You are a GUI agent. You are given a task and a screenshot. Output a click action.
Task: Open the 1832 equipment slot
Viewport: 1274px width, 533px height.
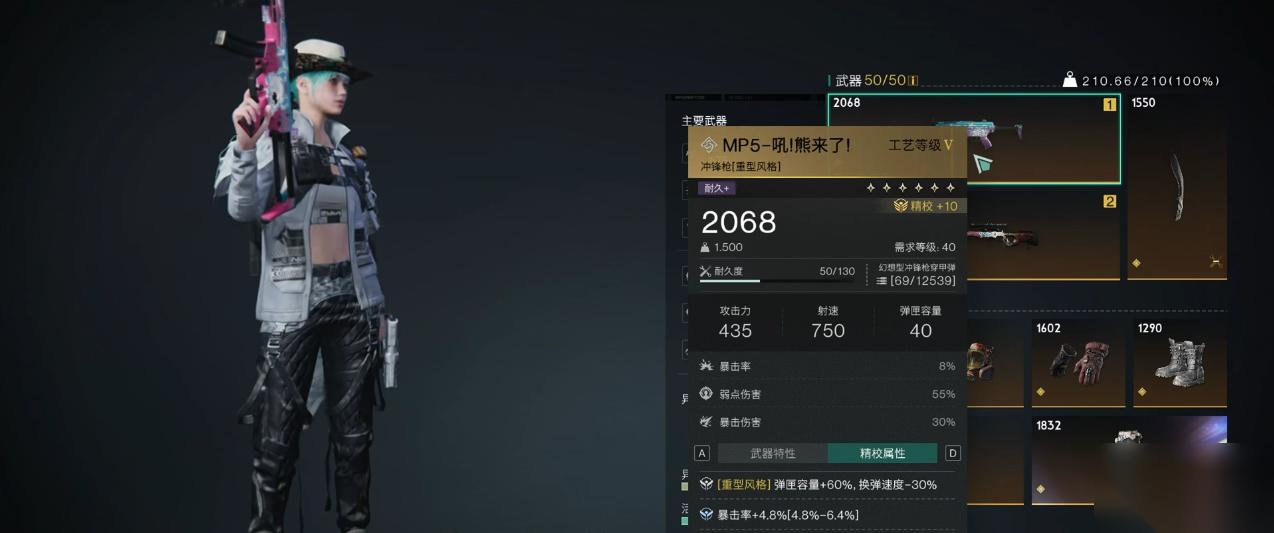tap(1128, 459)
